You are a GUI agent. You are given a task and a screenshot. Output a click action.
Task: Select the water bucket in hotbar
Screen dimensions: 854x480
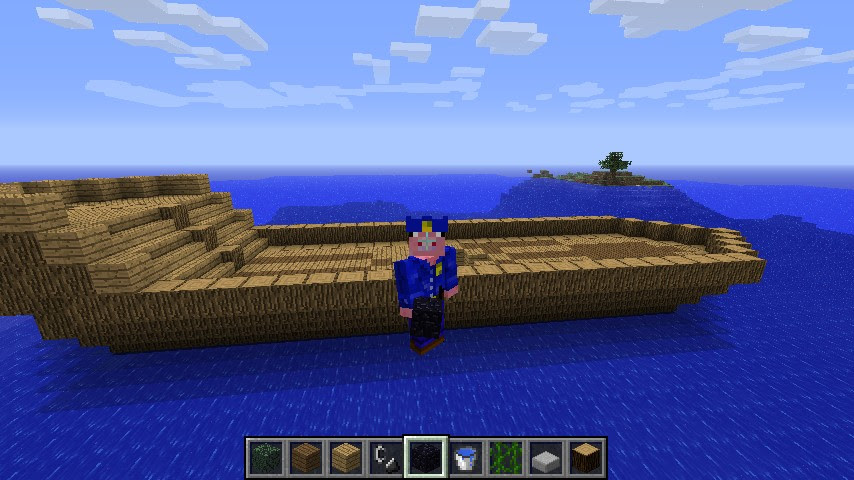[x=465, y=457]
